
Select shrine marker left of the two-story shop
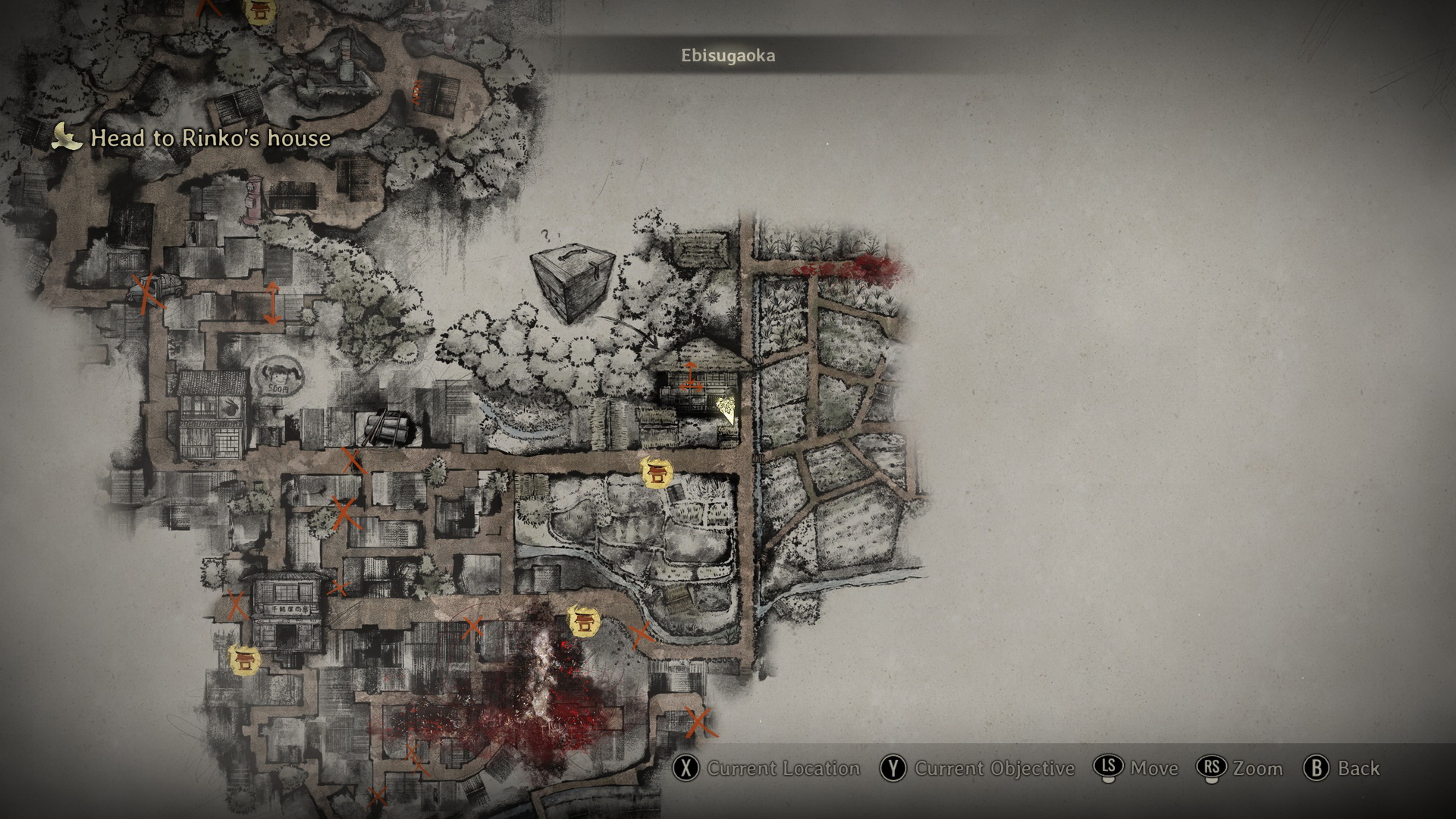click(245, 658)
